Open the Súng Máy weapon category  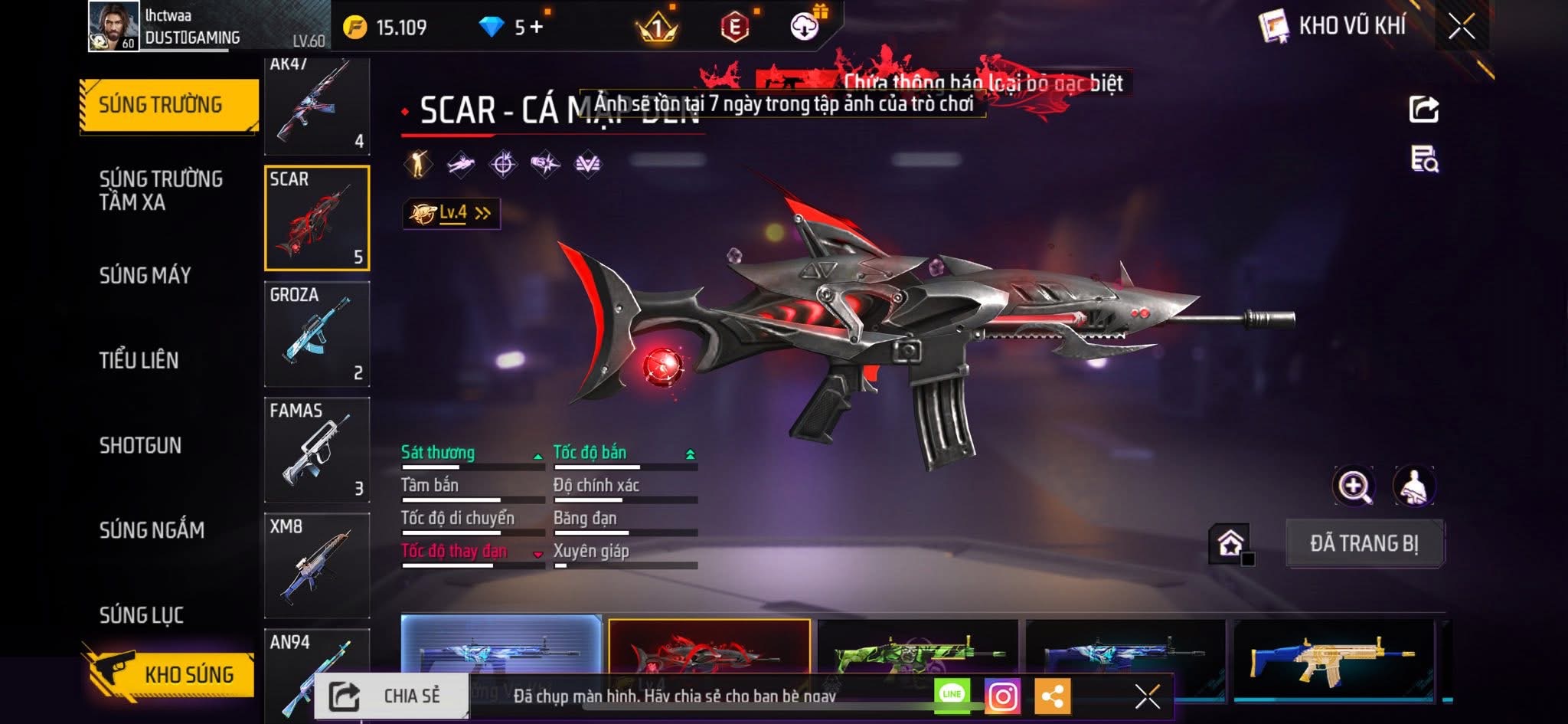145,276
